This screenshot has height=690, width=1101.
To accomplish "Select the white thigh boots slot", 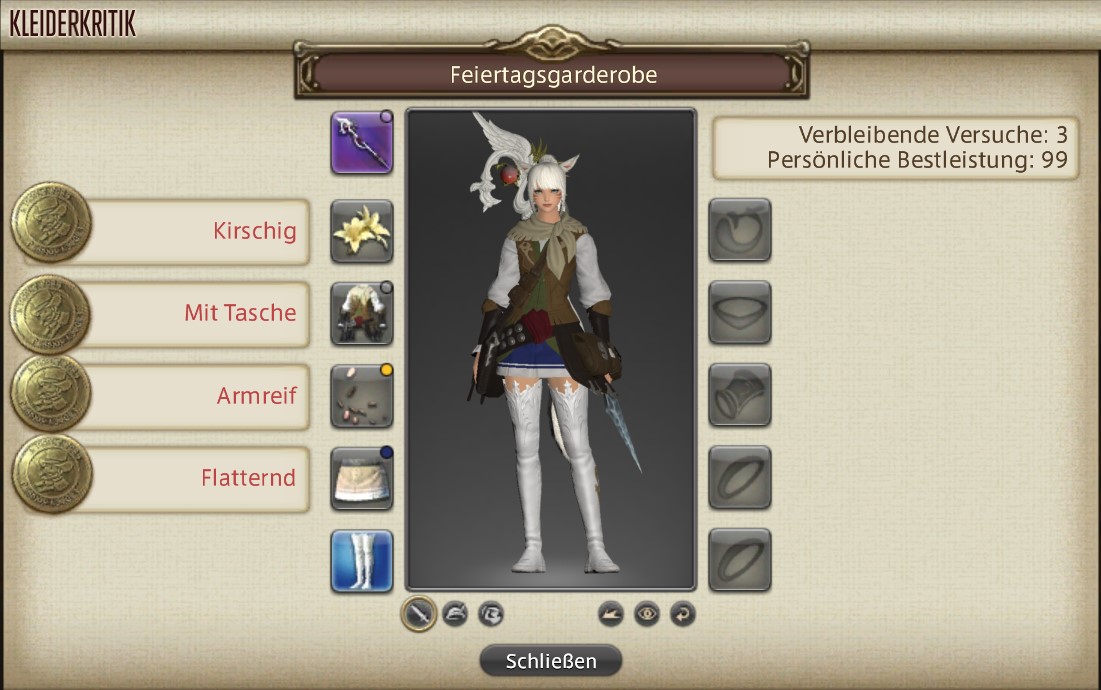I will click(x=362, y=561).
